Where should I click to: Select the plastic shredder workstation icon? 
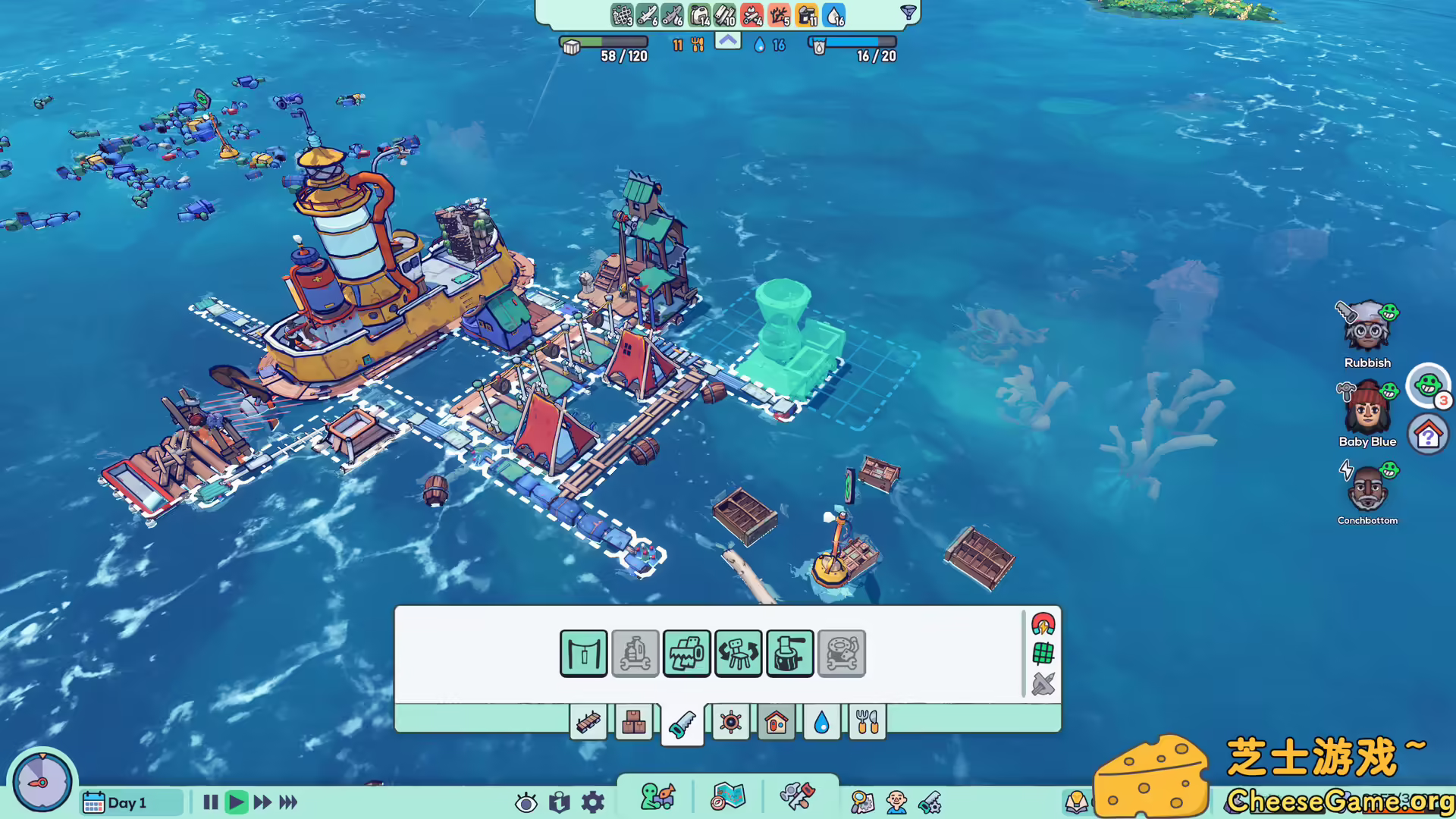point(686,653)
